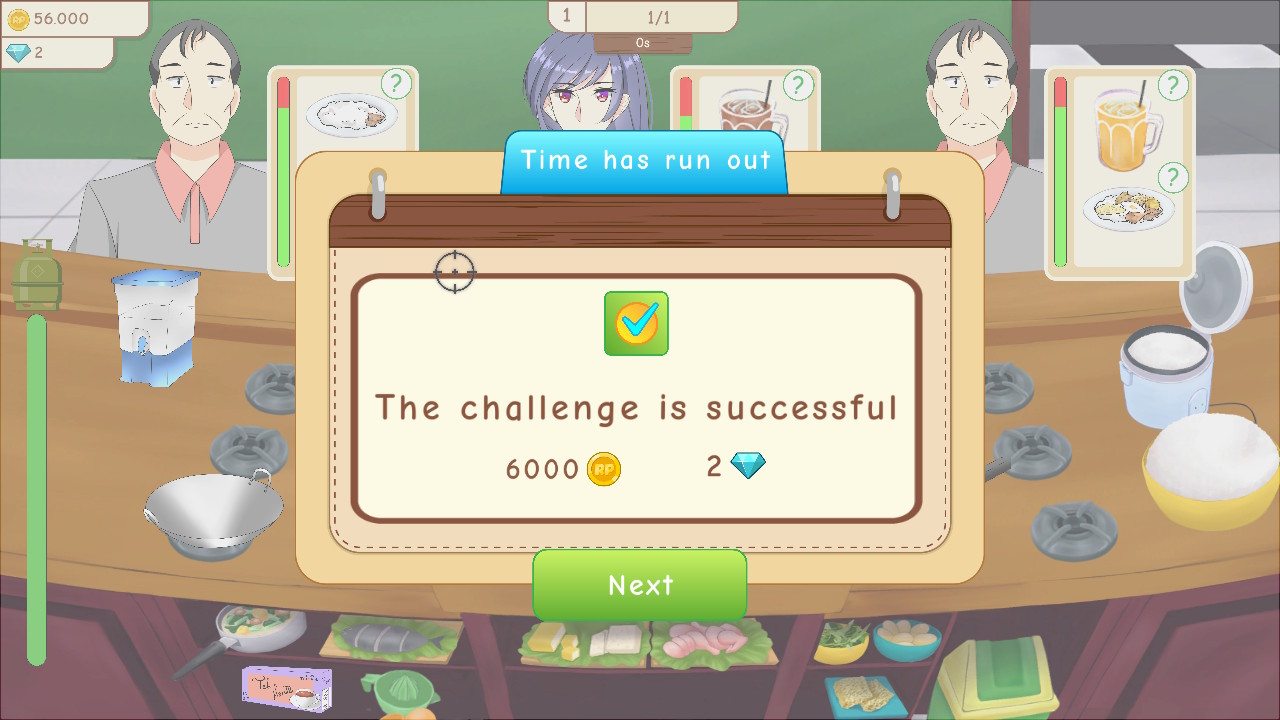1280x720 pixels.
Task: Select the stage number 1 tab
Action: pos(566,16)
